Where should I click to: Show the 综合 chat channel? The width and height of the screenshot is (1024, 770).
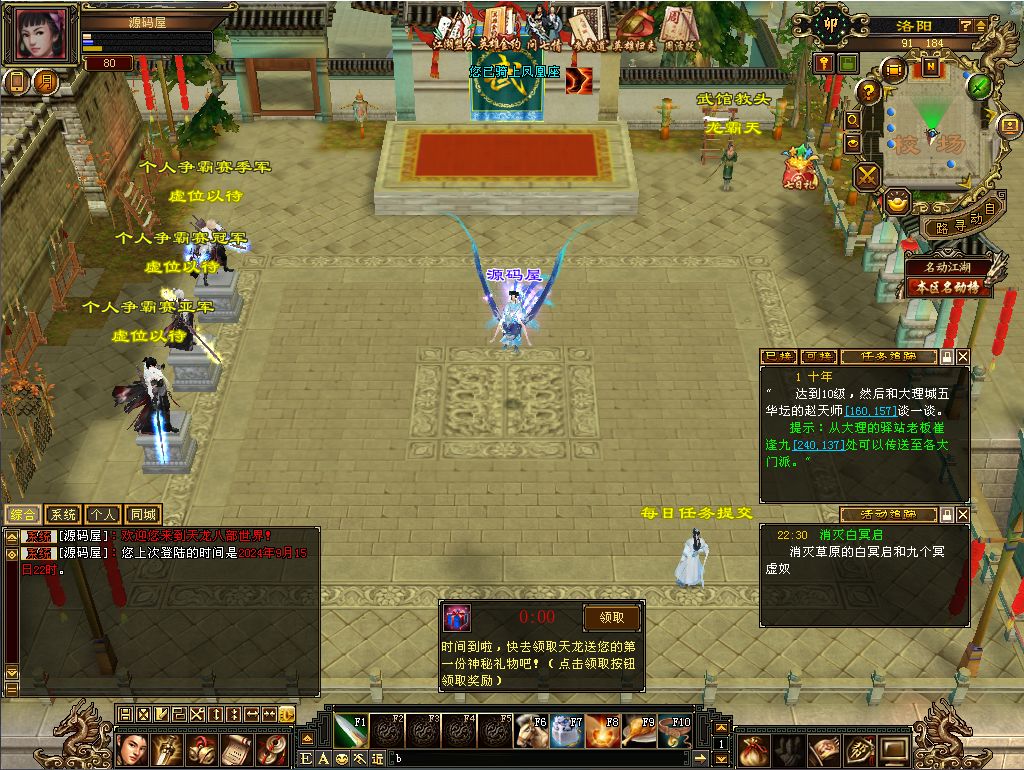pyautogui.click(x=23, y=515)
